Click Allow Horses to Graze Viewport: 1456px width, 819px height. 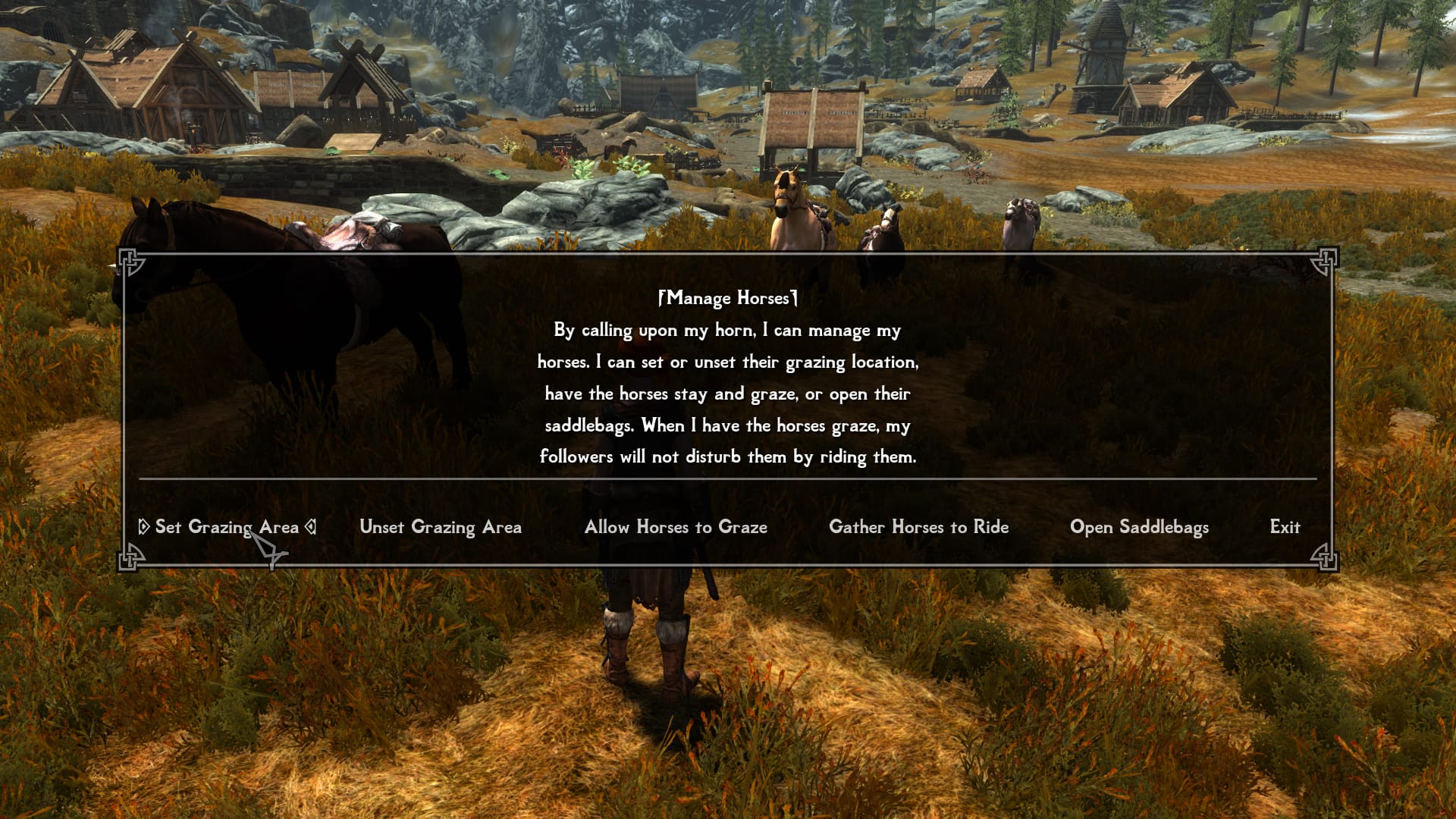tap(676, 527)
